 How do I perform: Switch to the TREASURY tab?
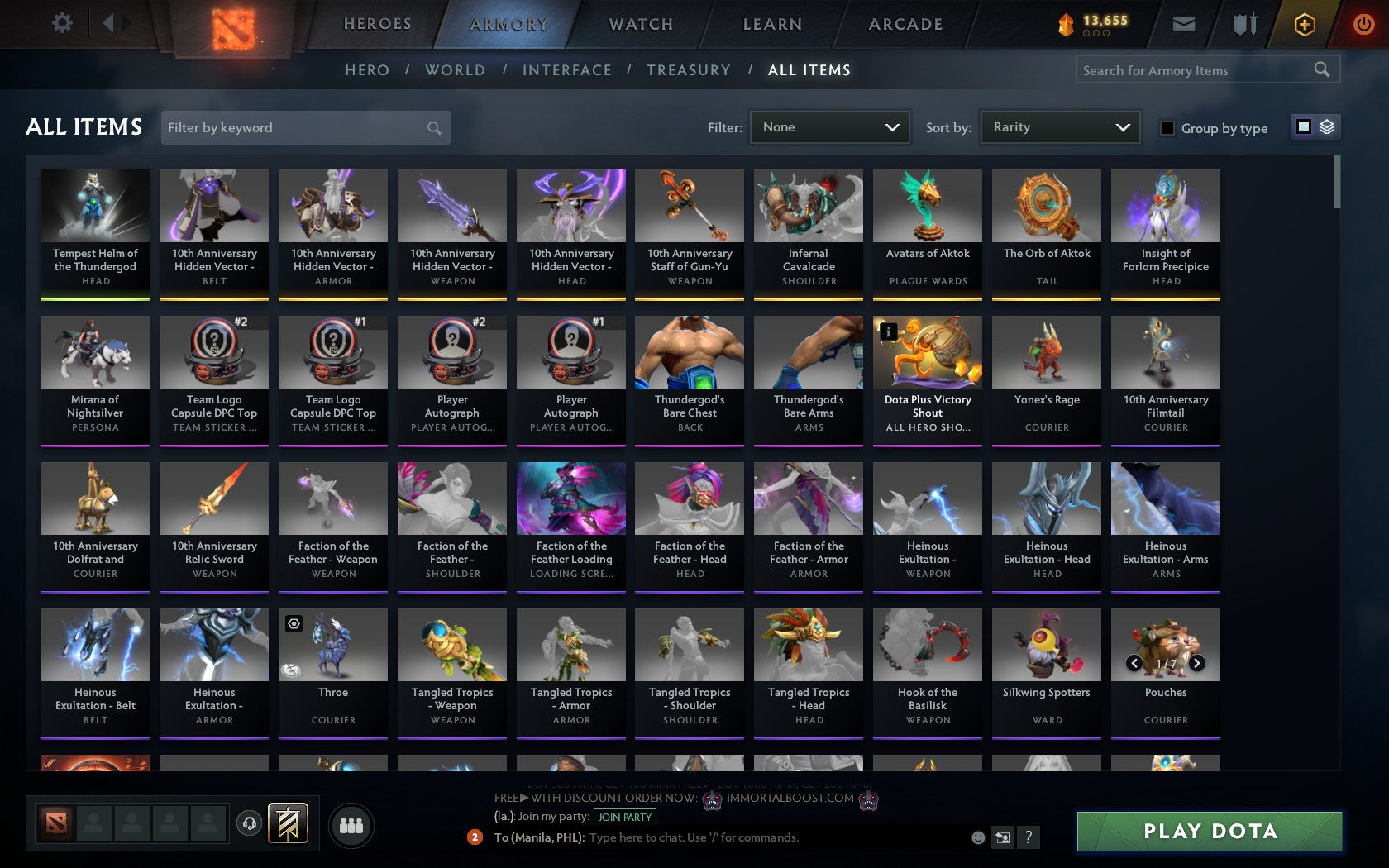click(689, 70)
